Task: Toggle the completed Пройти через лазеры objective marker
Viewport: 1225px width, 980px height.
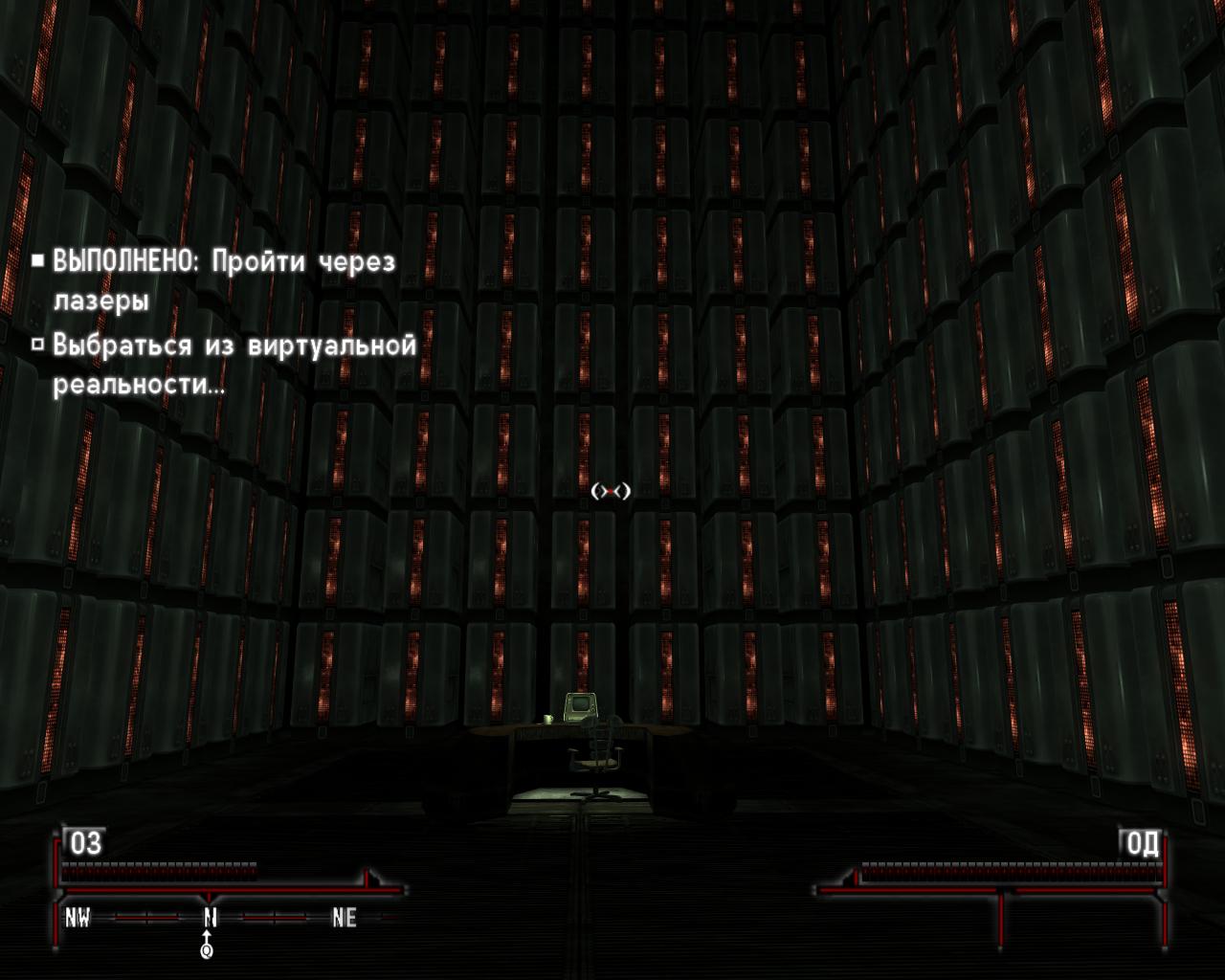Action: pyautogui.click(x=40, y=258)
